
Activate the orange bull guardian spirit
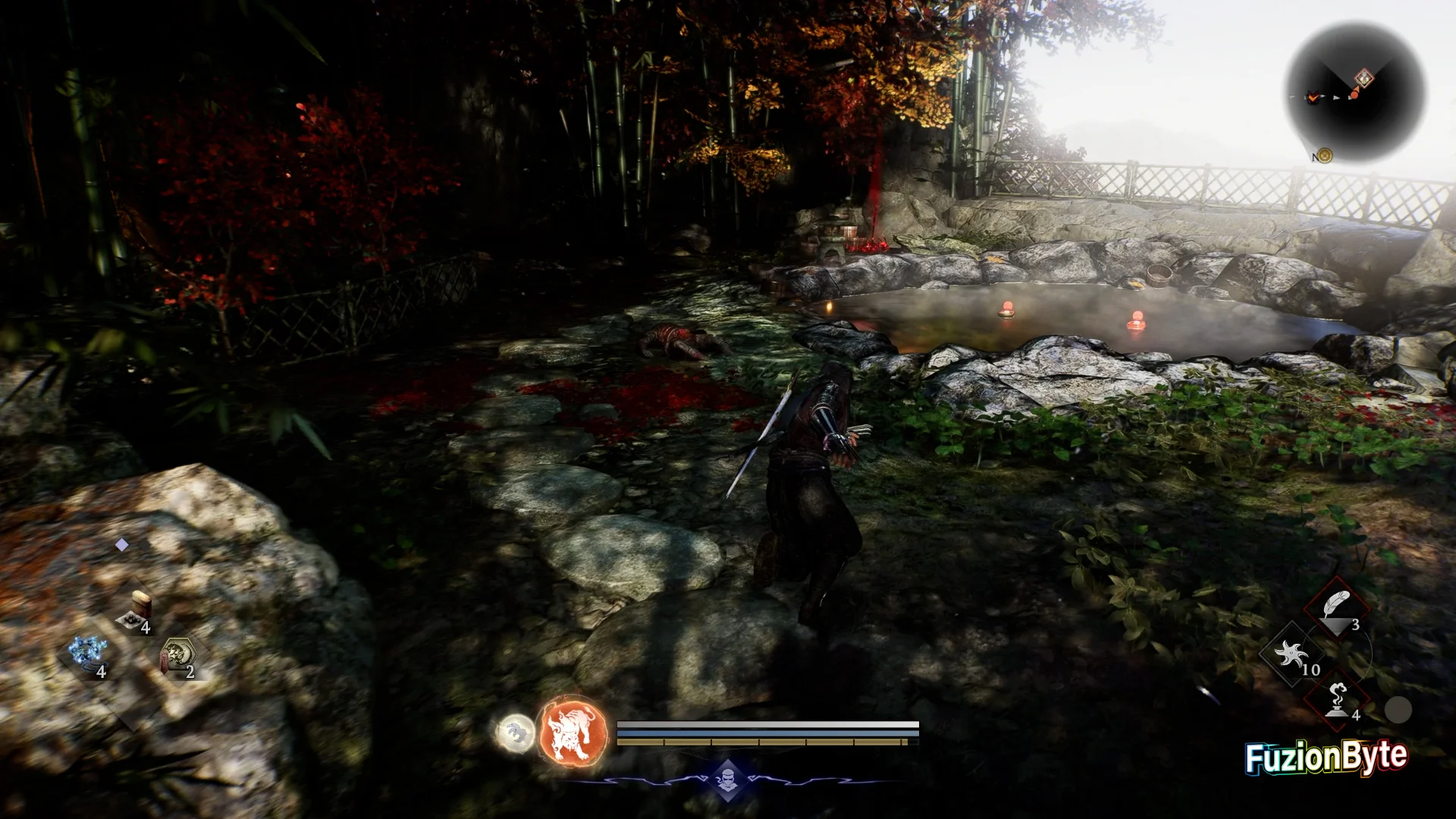(573, 733)
